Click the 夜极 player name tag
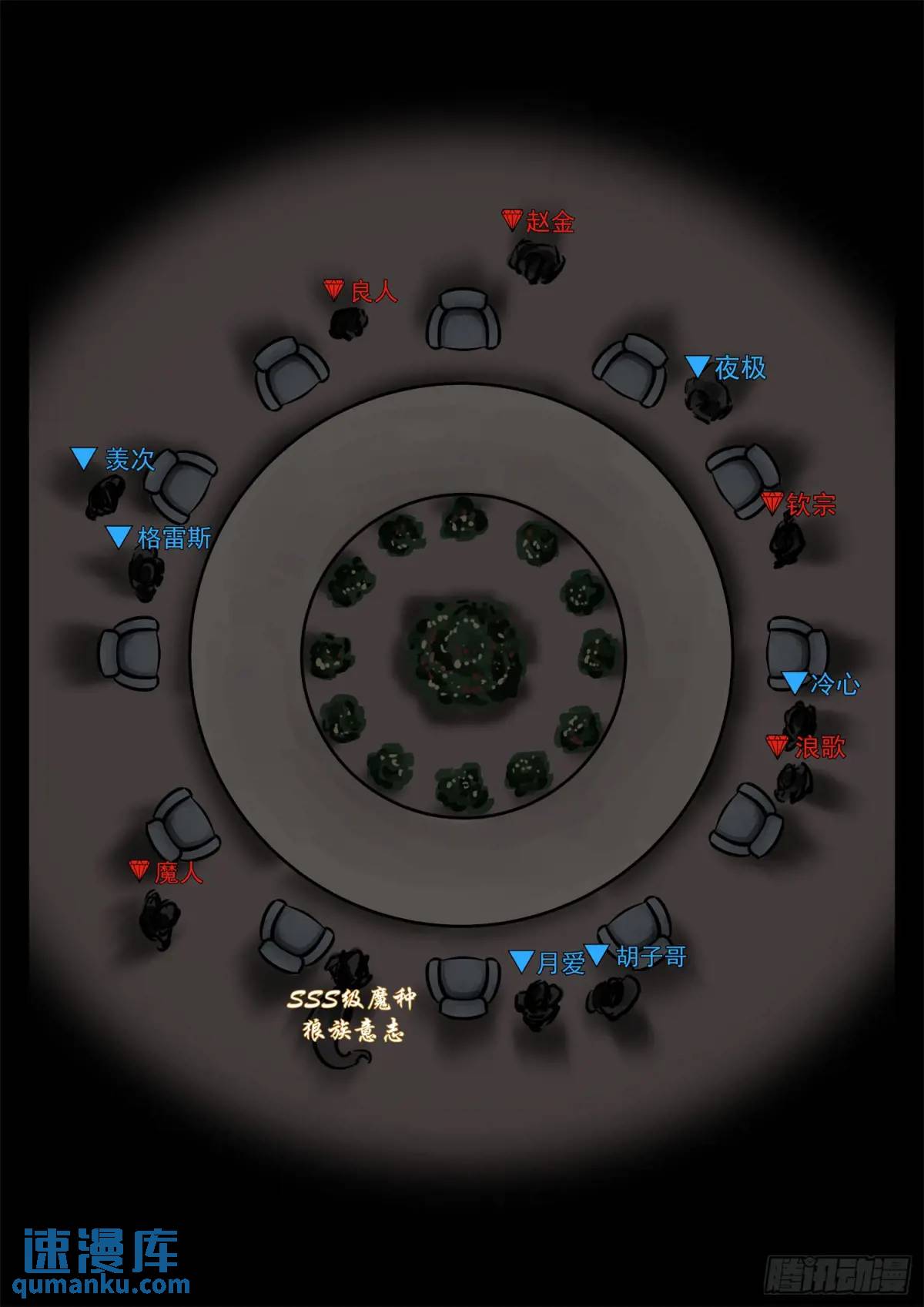 (x=739, y=368)
